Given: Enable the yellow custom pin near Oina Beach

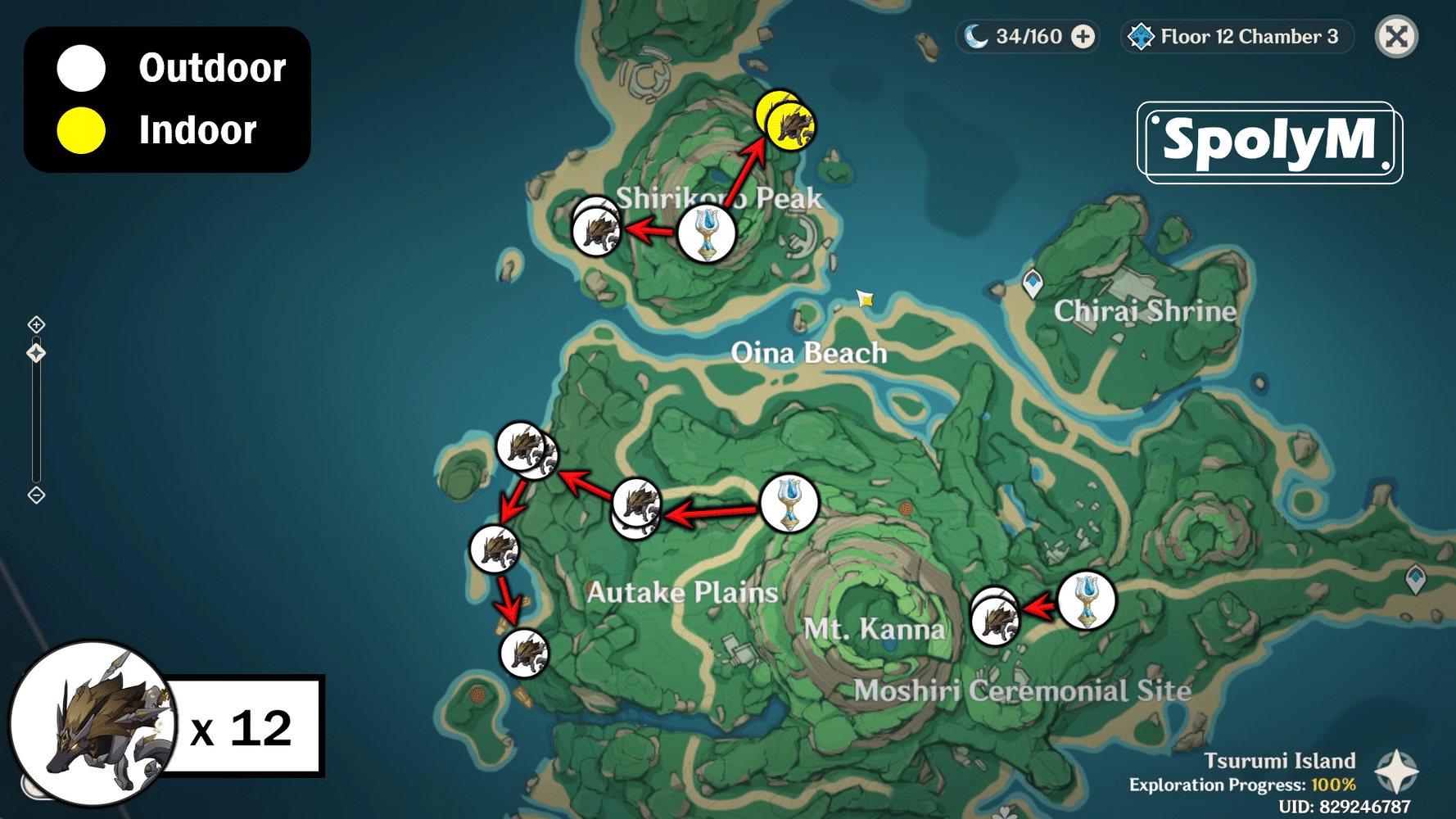Looking at the screenshot, I should [866, 300].
